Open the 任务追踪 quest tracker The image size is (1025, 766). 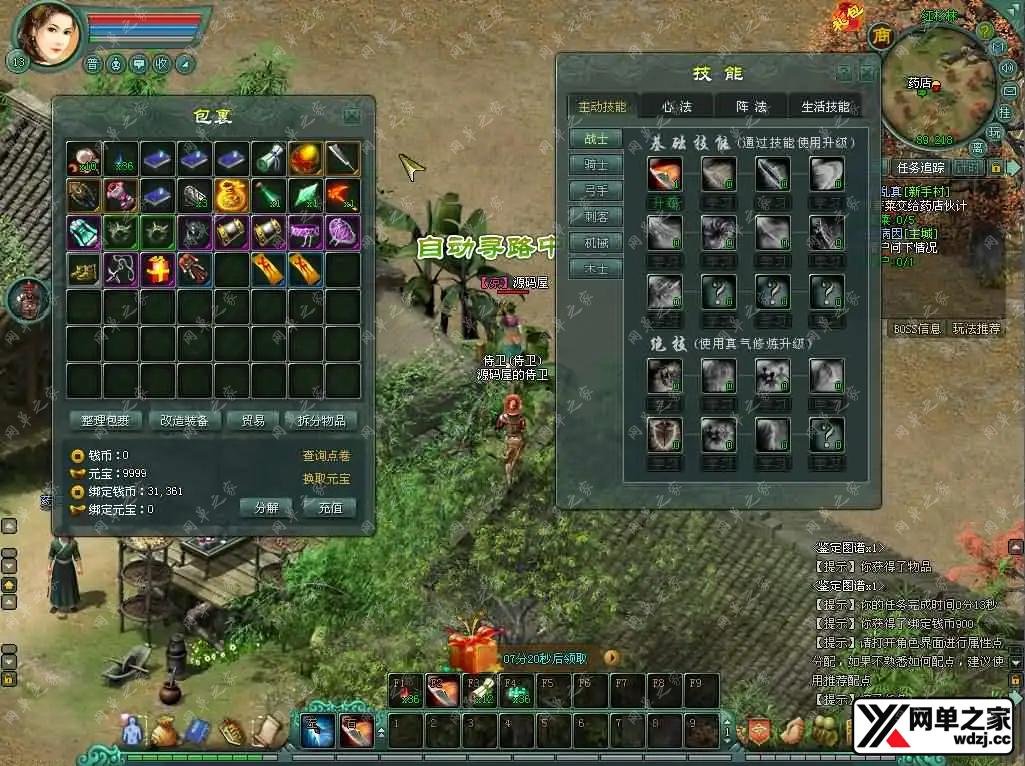pos(920,168)
